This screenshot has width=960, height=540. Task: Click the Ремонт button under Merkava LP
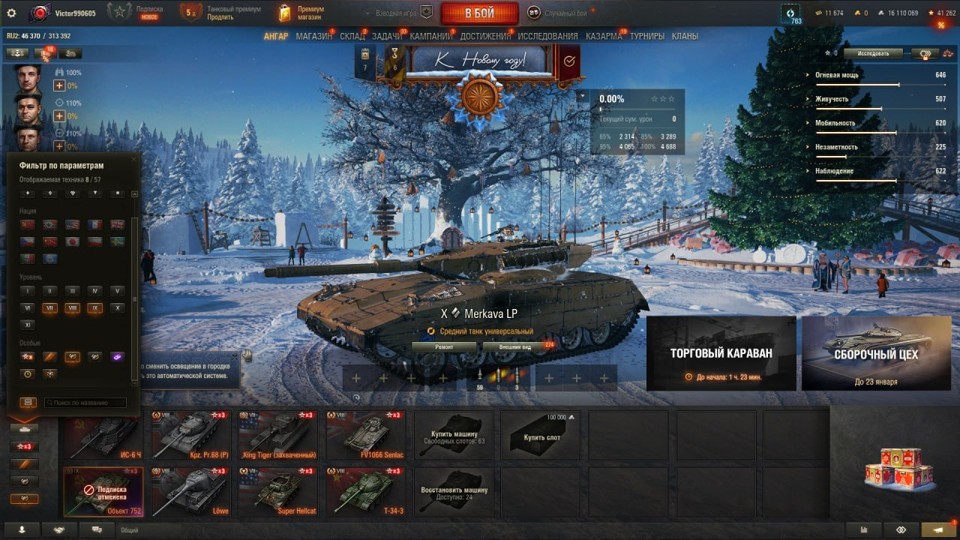[x=443, y=347]
